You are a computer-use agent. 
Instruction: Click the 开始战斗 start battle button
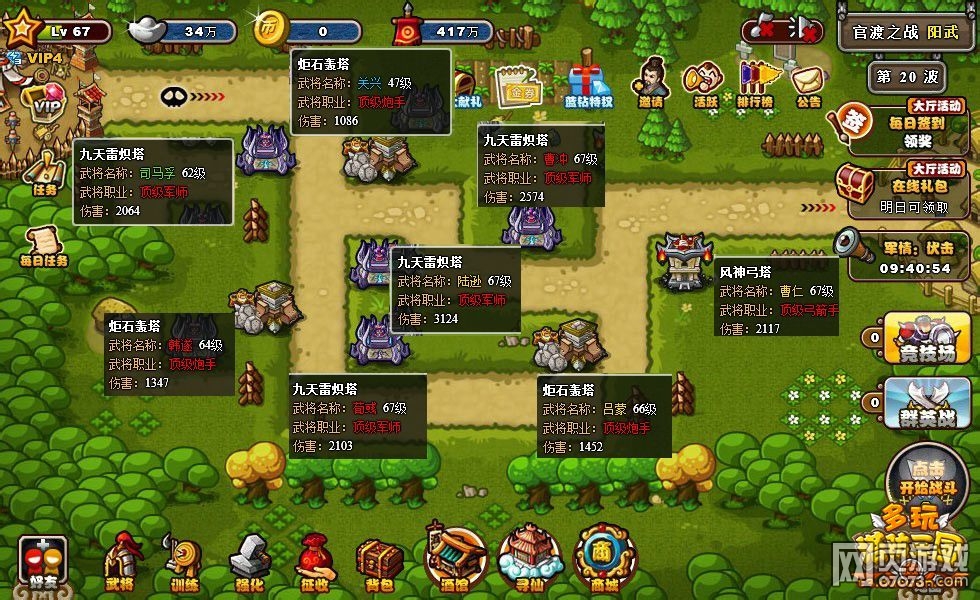tap(914, 481)
